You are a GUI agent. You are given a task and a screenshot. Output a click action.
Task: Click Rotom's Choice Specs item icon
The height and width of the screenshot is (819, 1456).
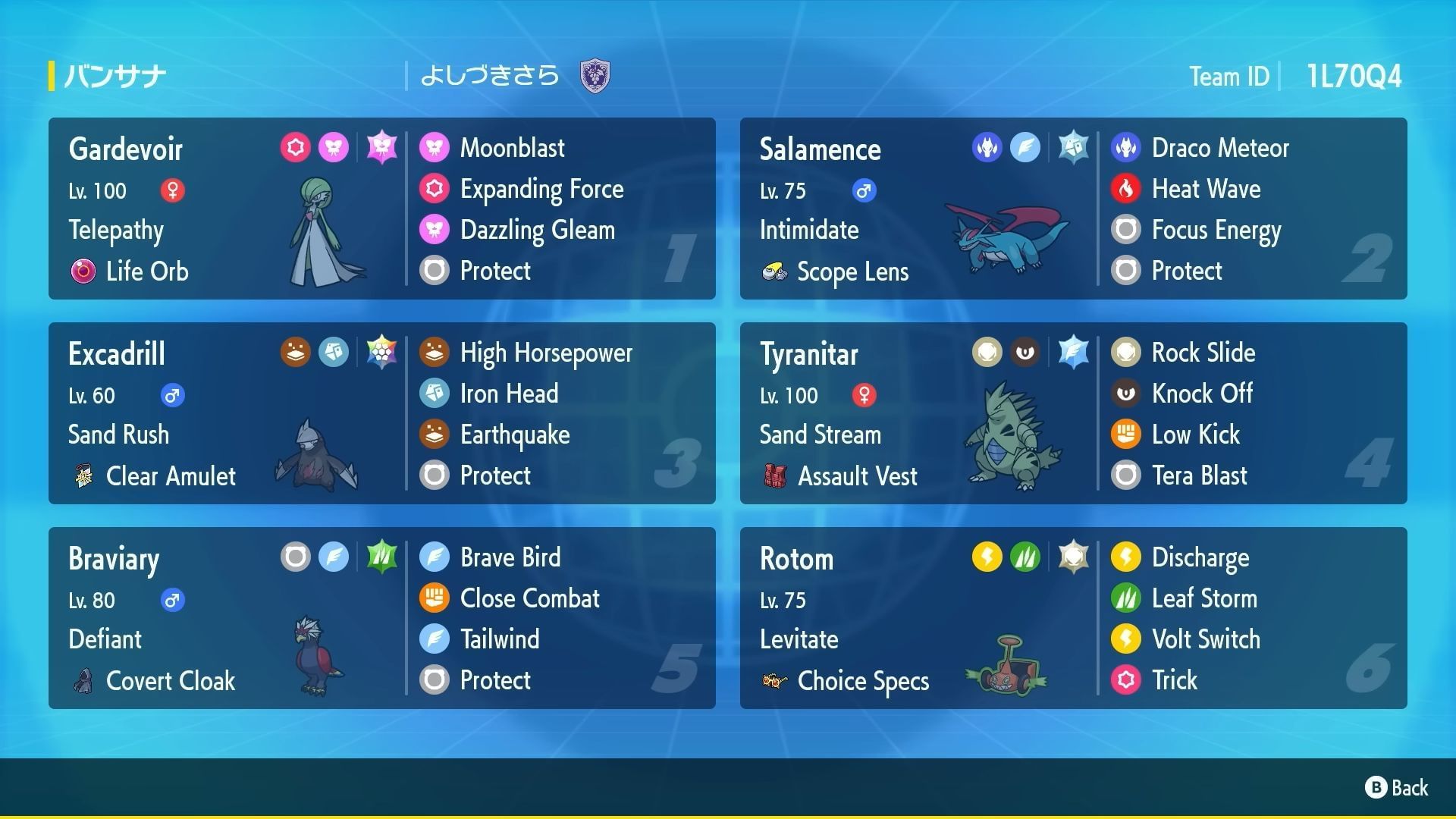(x=775, y=681)
